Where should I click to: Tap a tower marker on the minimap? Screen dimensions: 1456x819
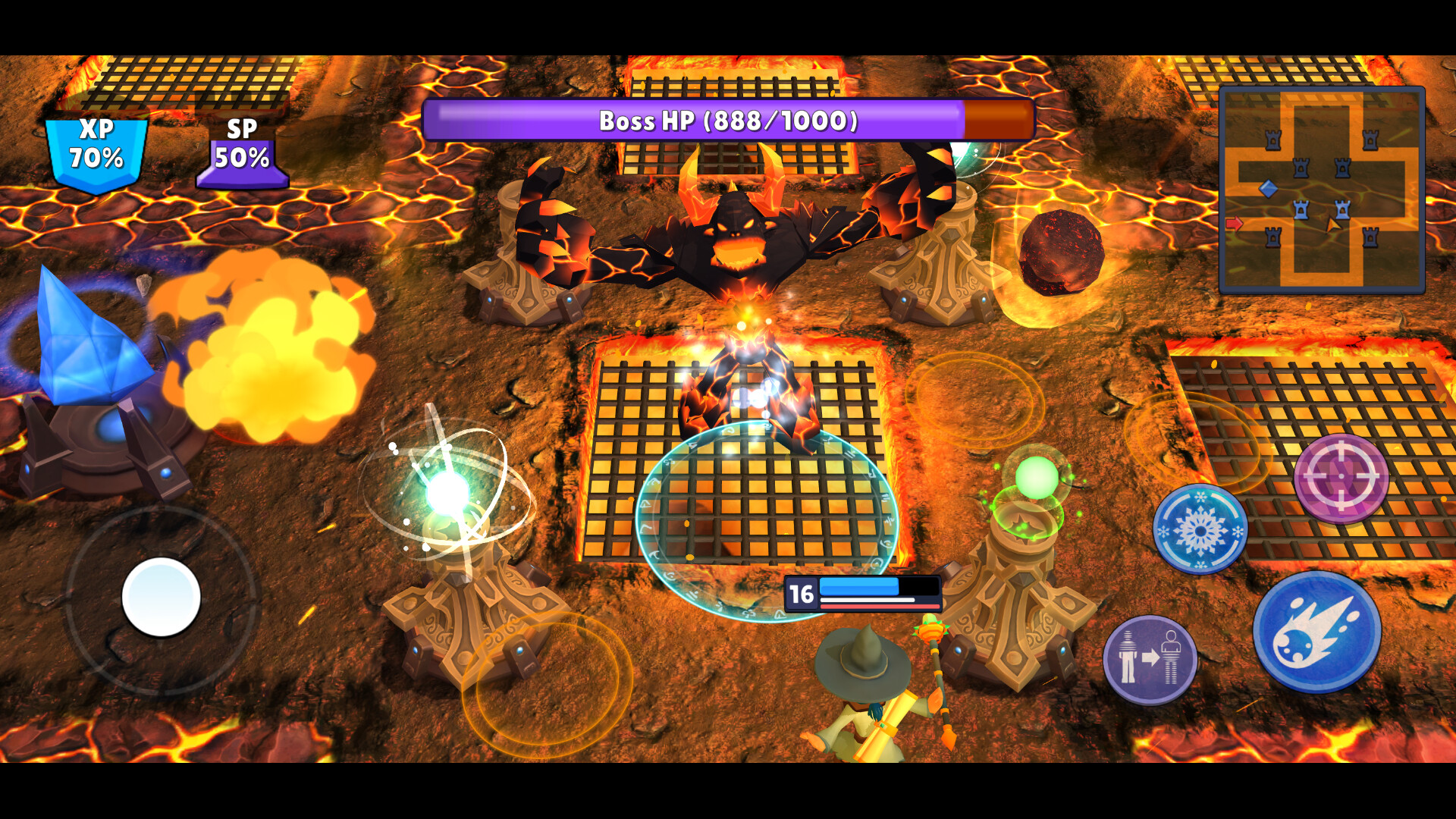click(1301, 167)
